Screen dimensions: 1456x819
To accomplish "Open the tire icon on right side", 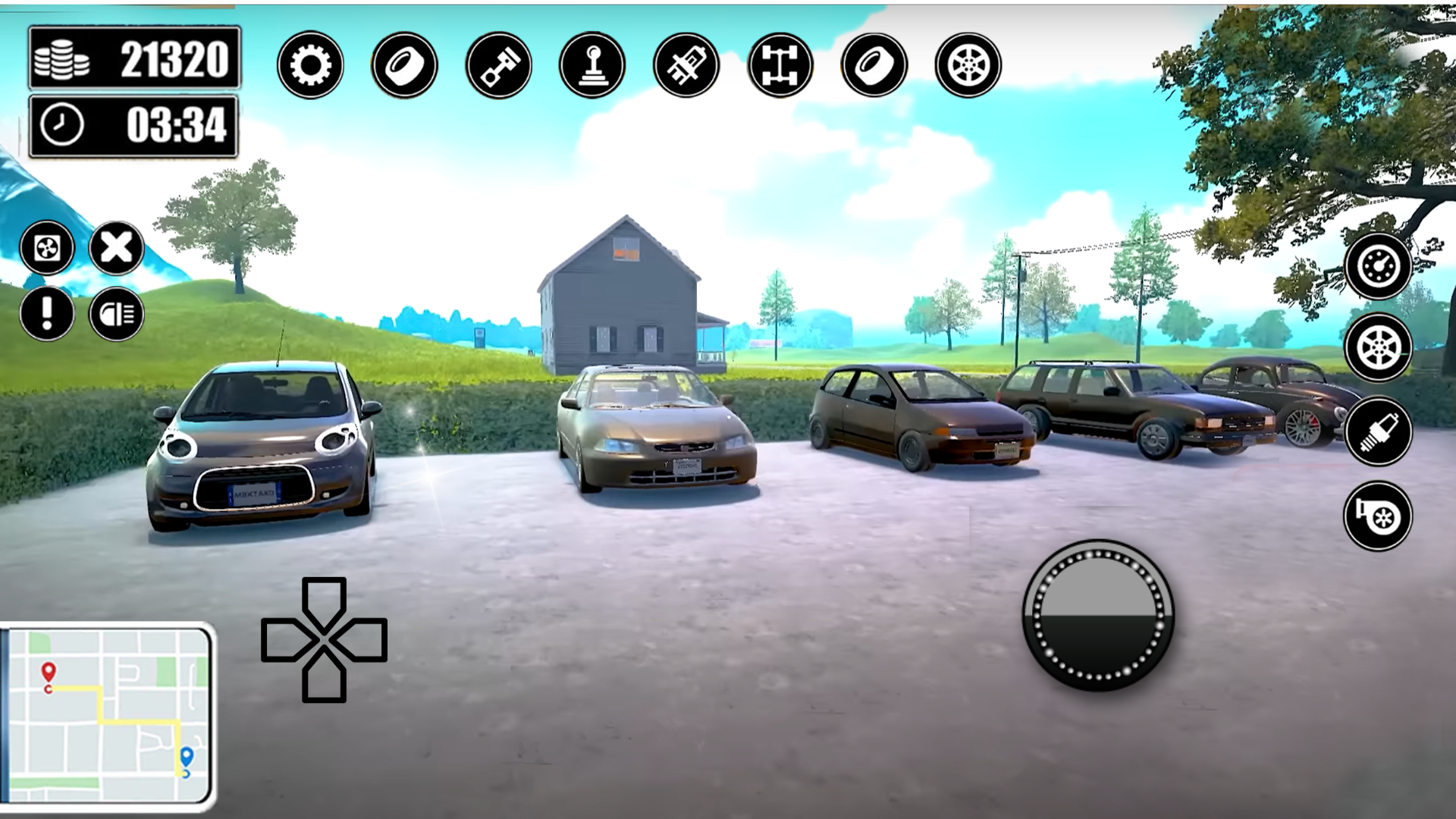I will pyautogui.click(x=872, y=64).
